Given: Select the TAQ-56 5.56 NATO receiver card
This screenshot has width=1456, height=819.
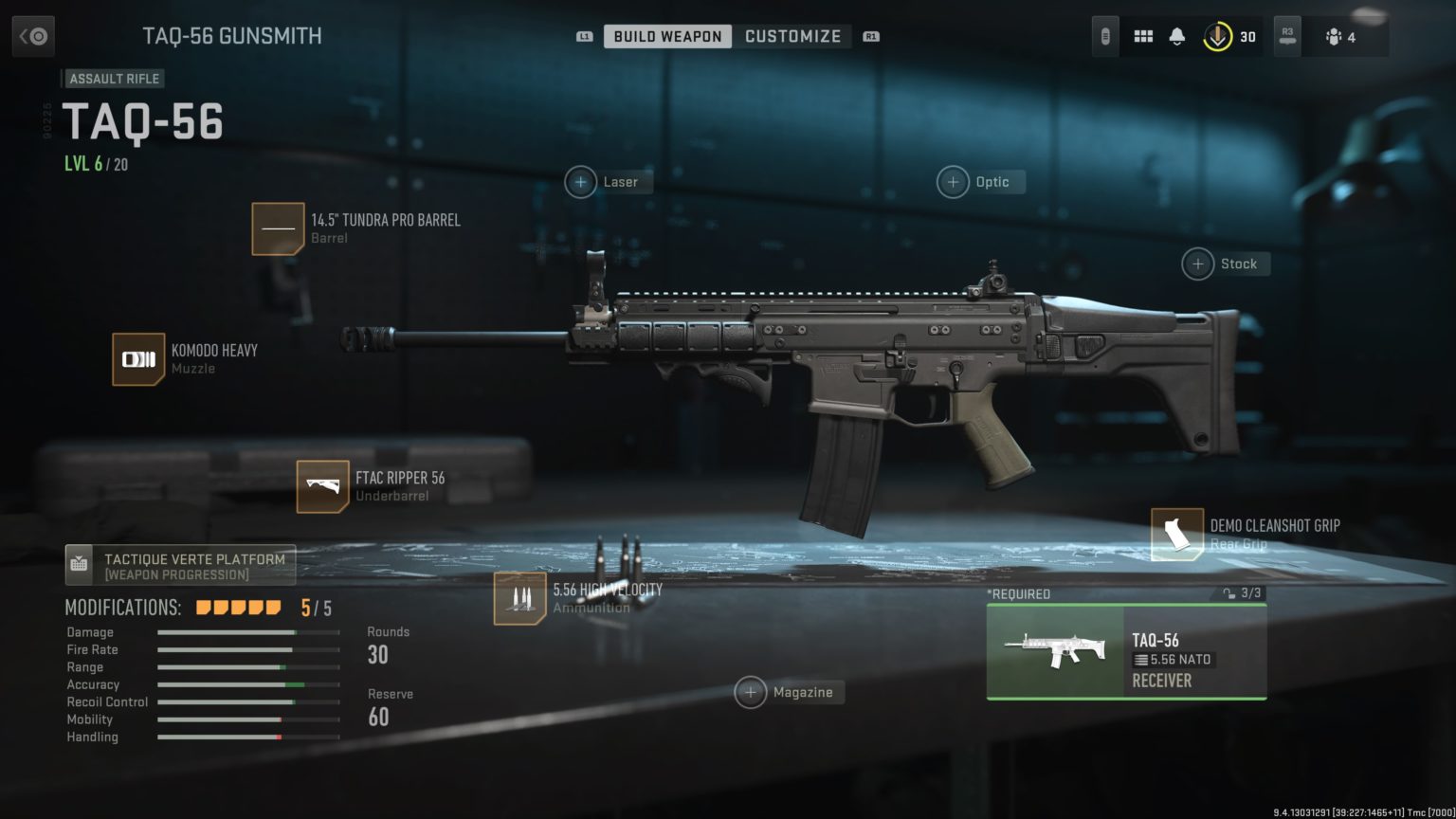Looking at the screenshot, I should (1125, 652).
